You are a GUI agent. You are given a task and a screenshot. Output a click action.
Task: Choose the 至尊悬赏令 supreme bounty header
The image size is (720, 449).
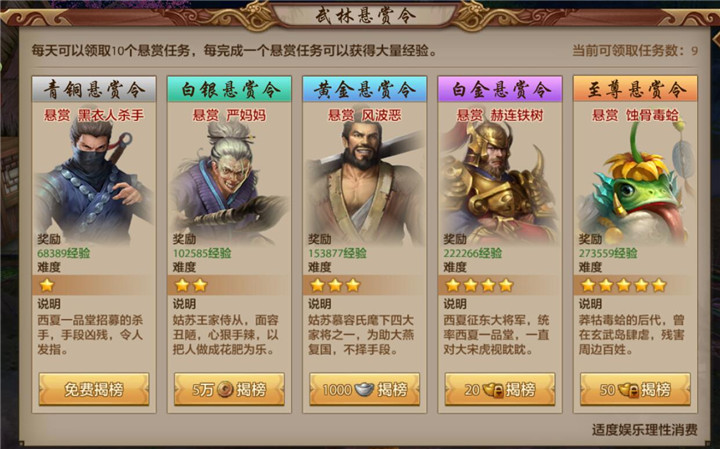point(634,89)
